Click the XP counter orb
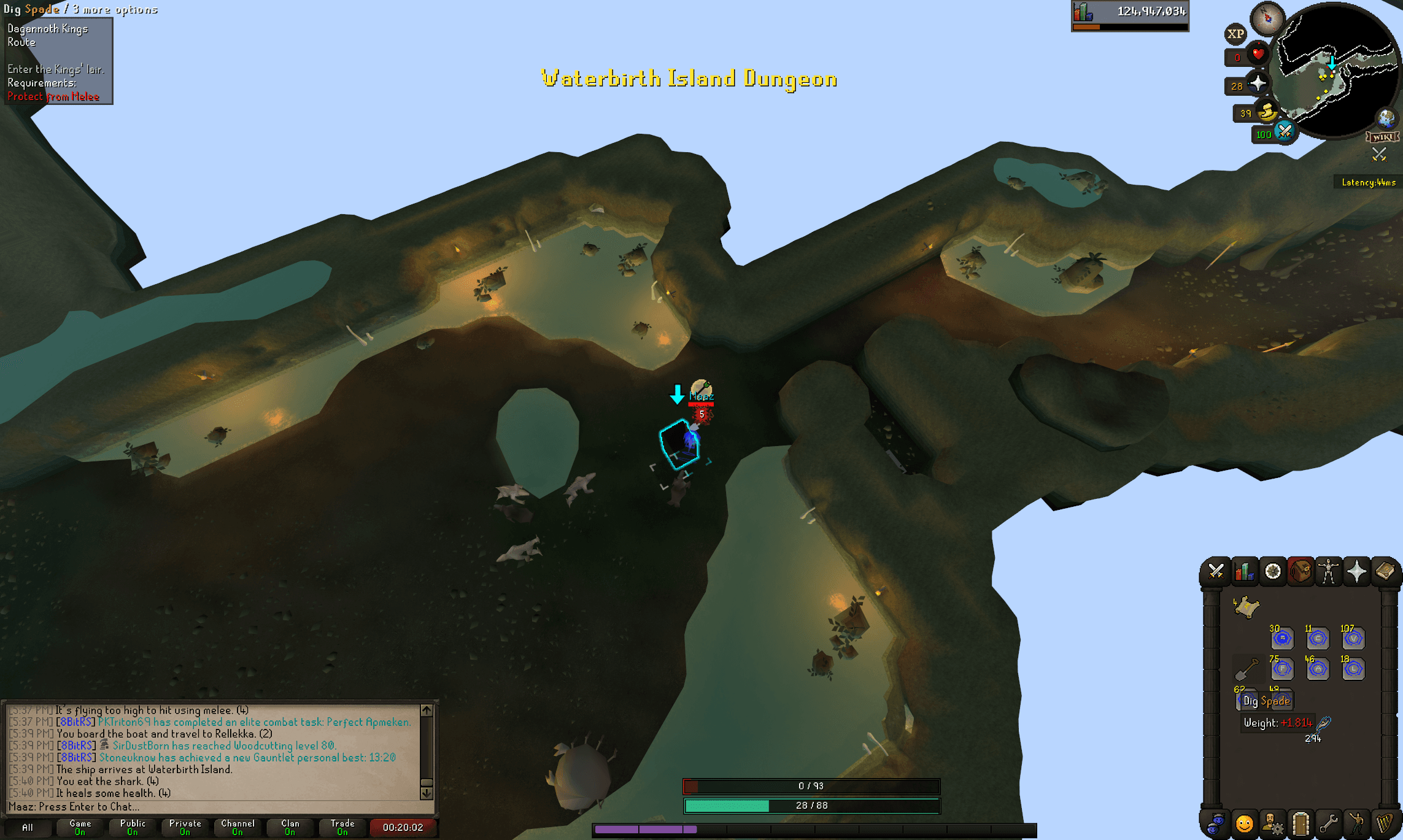 (1235, 34)
